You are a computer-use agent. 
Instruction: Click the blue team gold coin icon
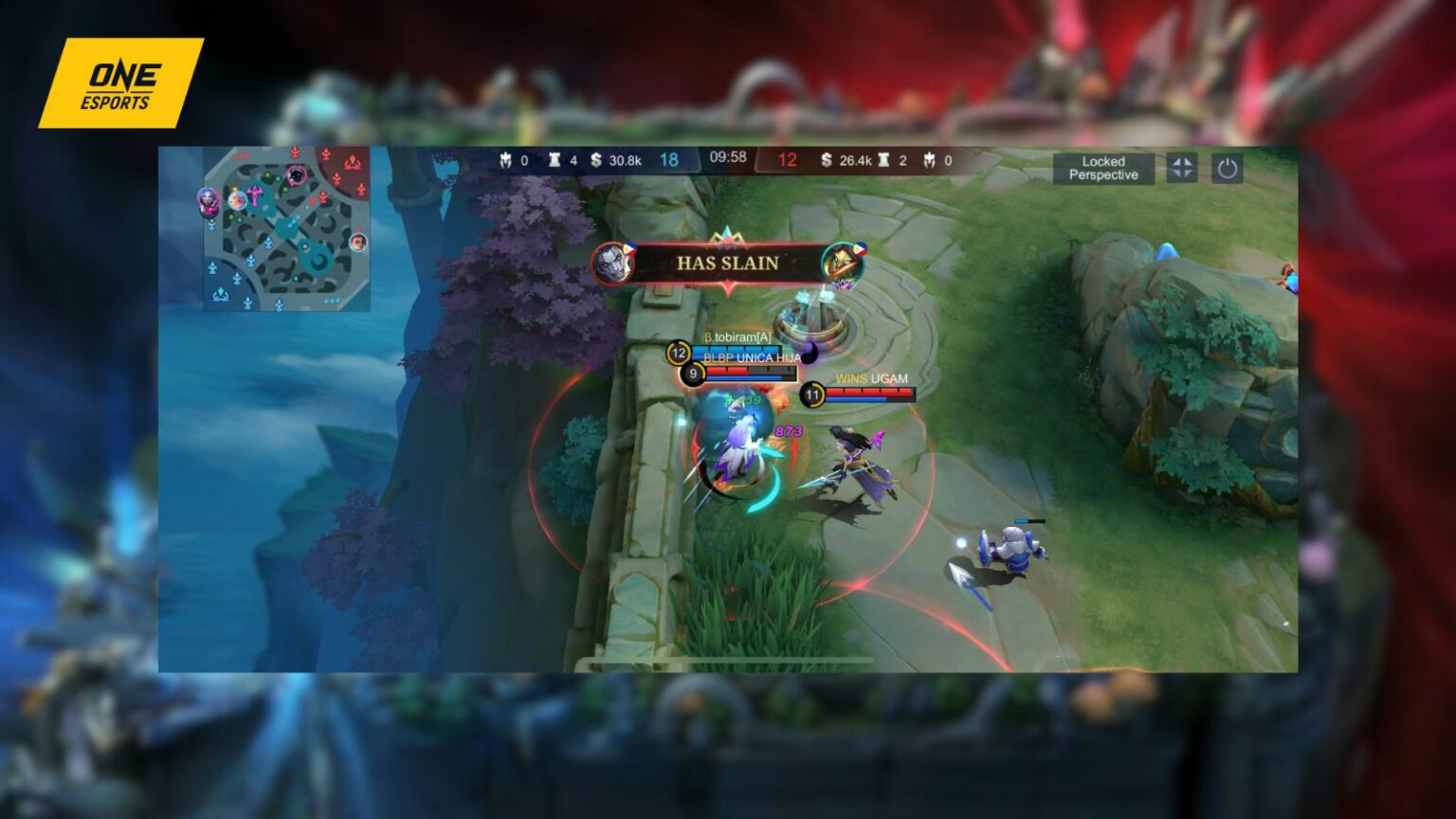(596, 160)
